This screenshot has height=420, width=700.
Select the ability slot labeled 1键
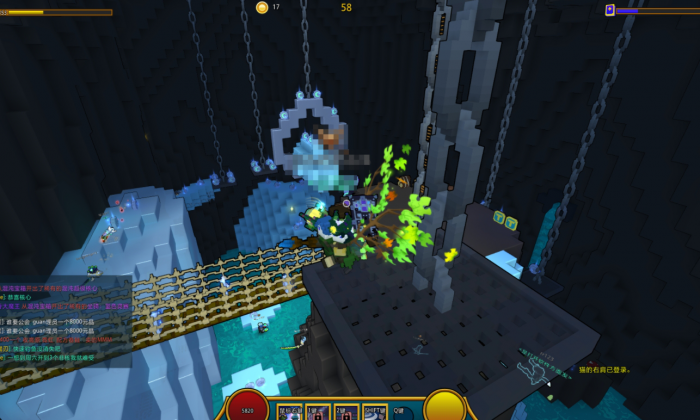pyautogui.click(x=318, y=412)
